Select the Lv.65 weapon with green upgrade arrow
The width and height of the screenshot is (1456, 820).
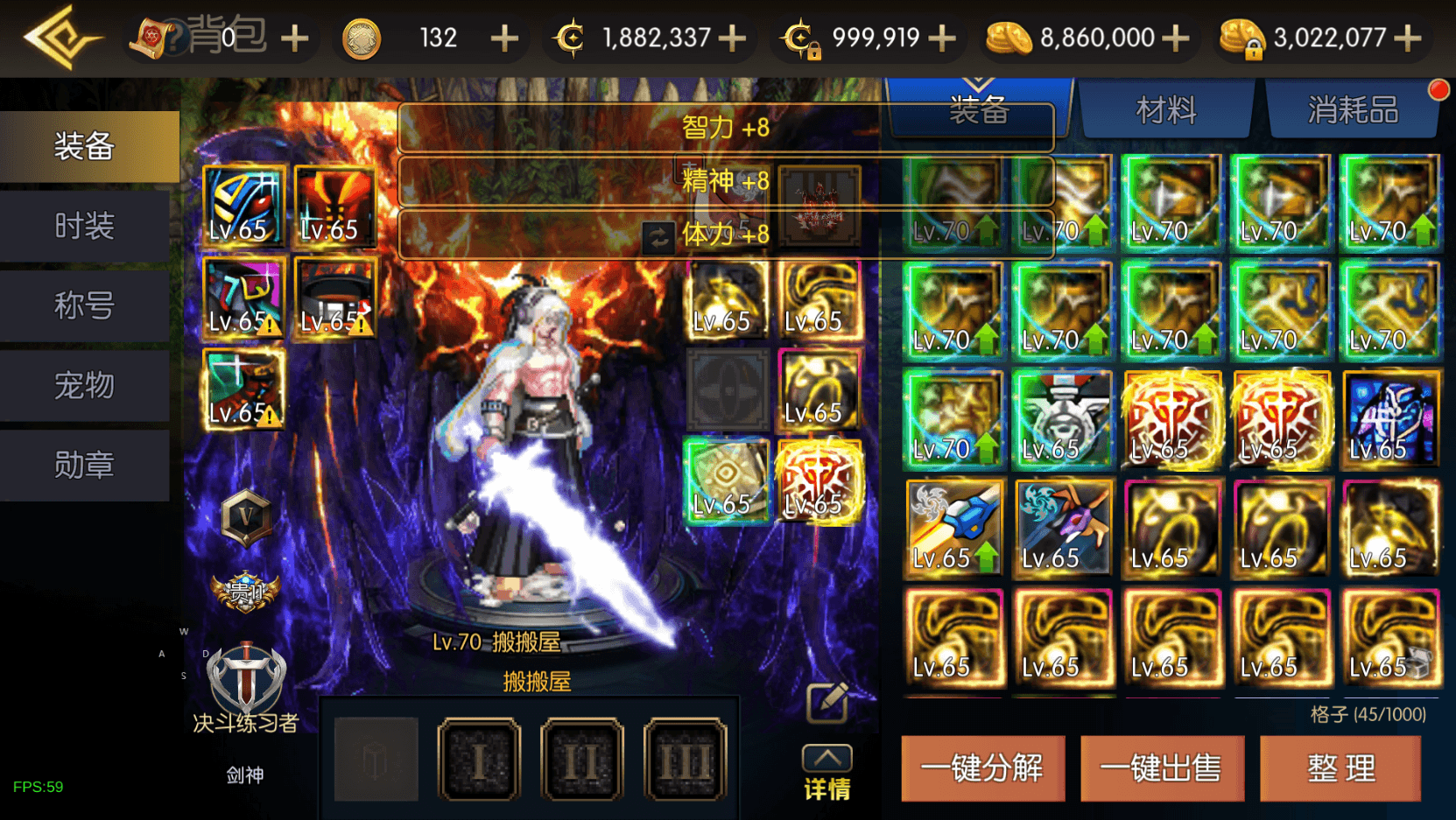pos(953,528)
